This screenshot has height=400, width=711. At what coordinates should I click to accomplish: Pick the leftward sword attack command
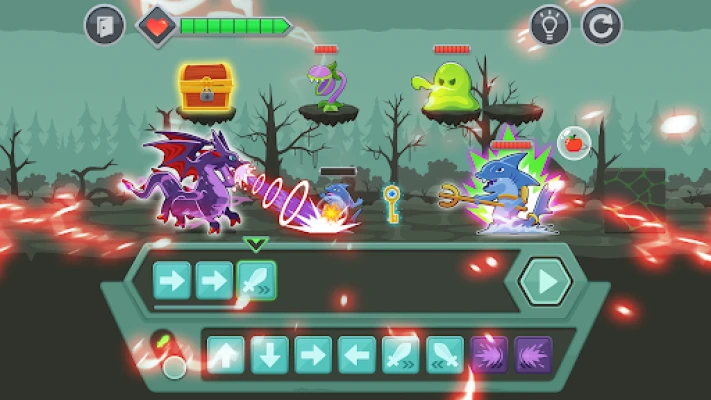pos(445,355)
